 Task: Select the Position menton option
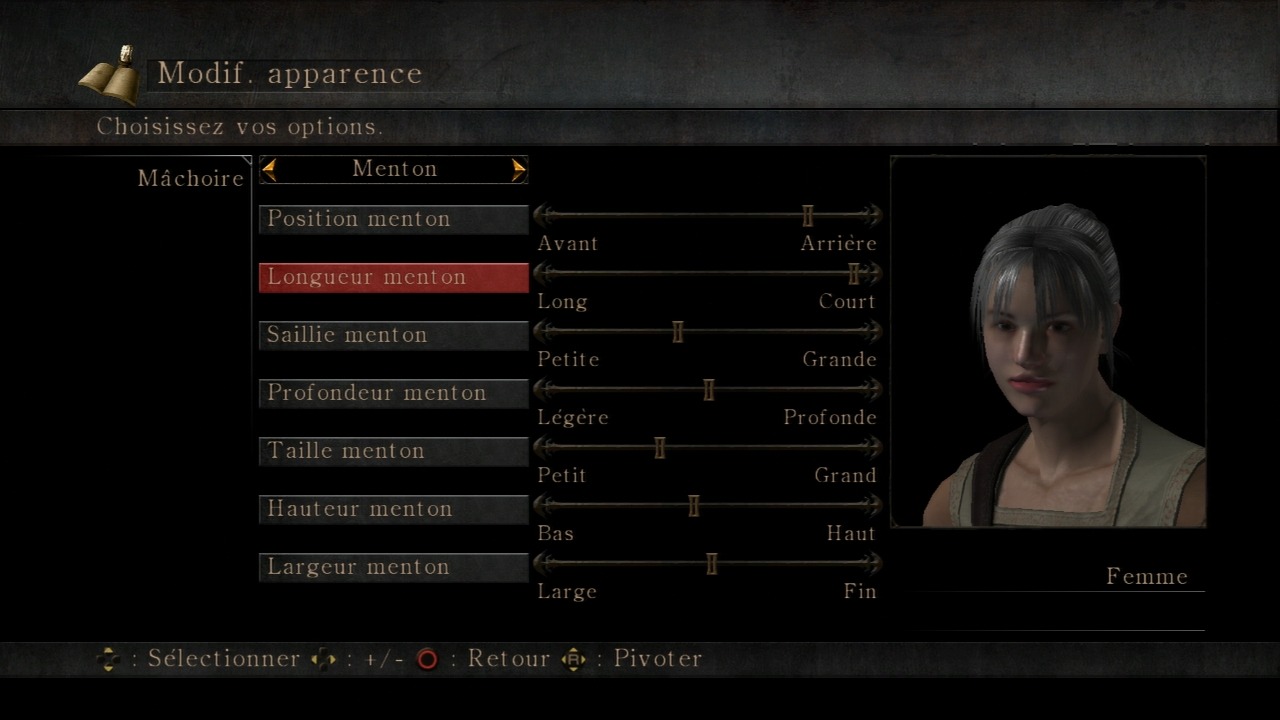pyautogui.click(x=393, y=219)
